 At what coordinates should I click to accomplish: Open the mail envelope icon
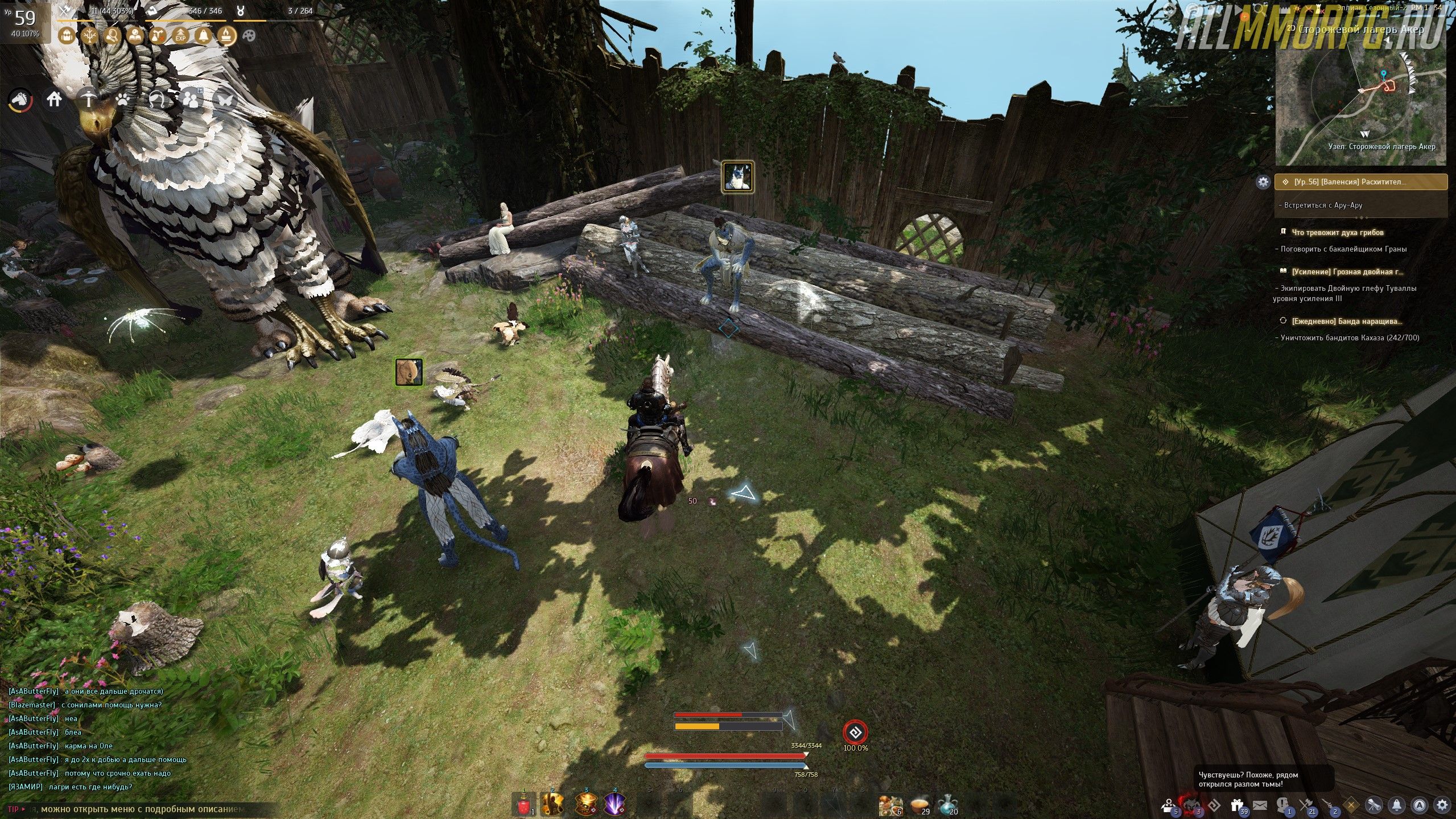tap(1260, 805)
